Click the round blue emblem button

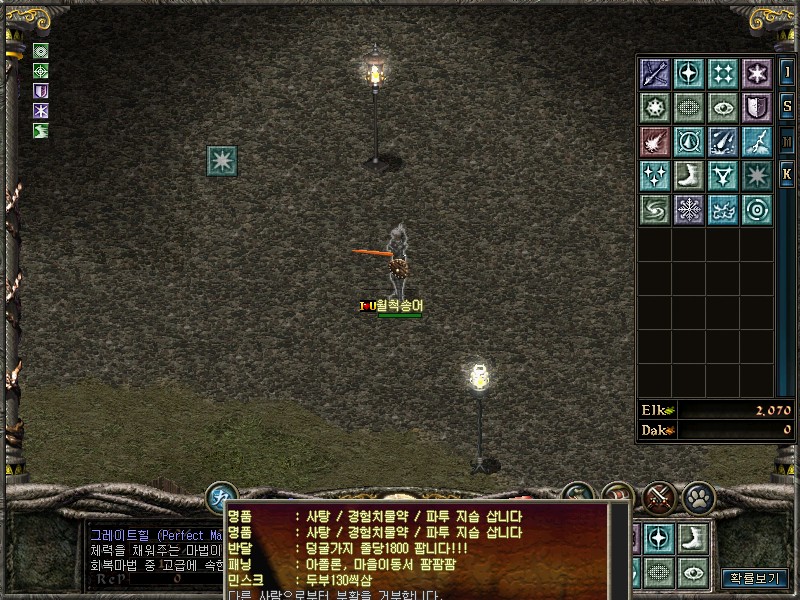pos(221,497)
